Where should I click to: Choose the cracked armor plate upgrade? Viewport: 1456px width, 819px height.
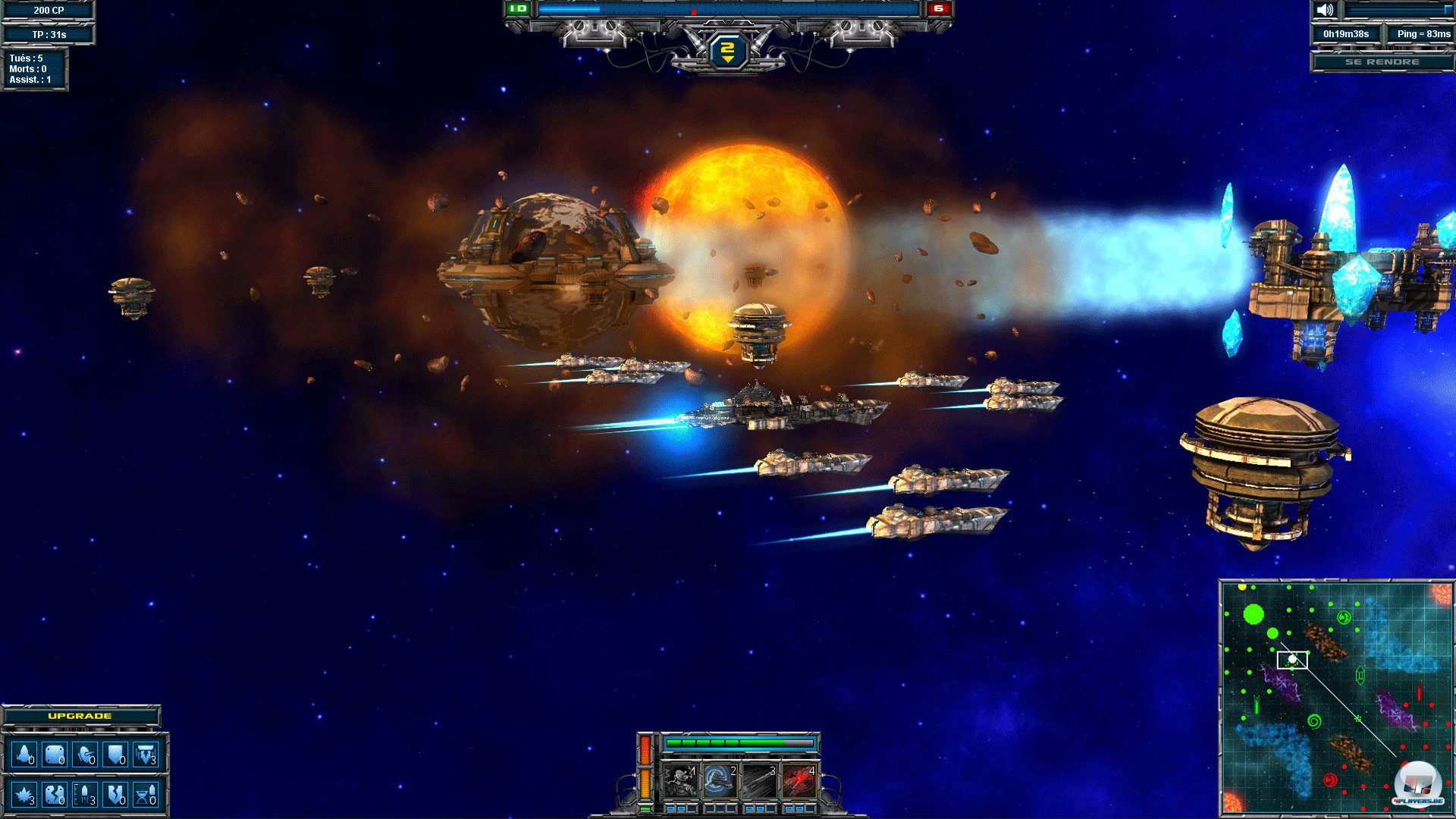(55, 795)
